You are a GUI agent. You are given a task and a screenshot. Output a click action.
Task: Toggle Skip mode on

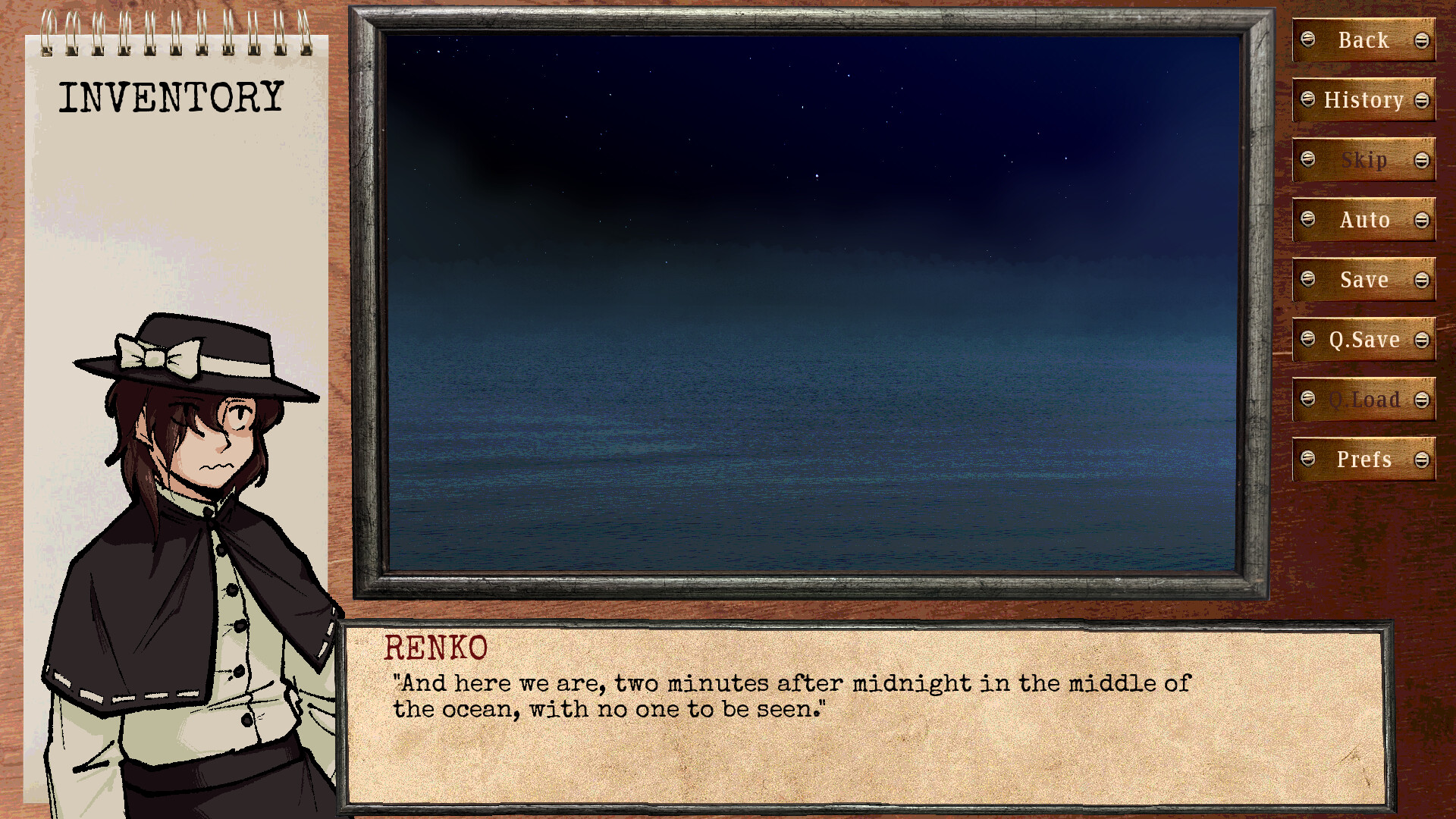pyautogui.click(x=1363, y=160)
